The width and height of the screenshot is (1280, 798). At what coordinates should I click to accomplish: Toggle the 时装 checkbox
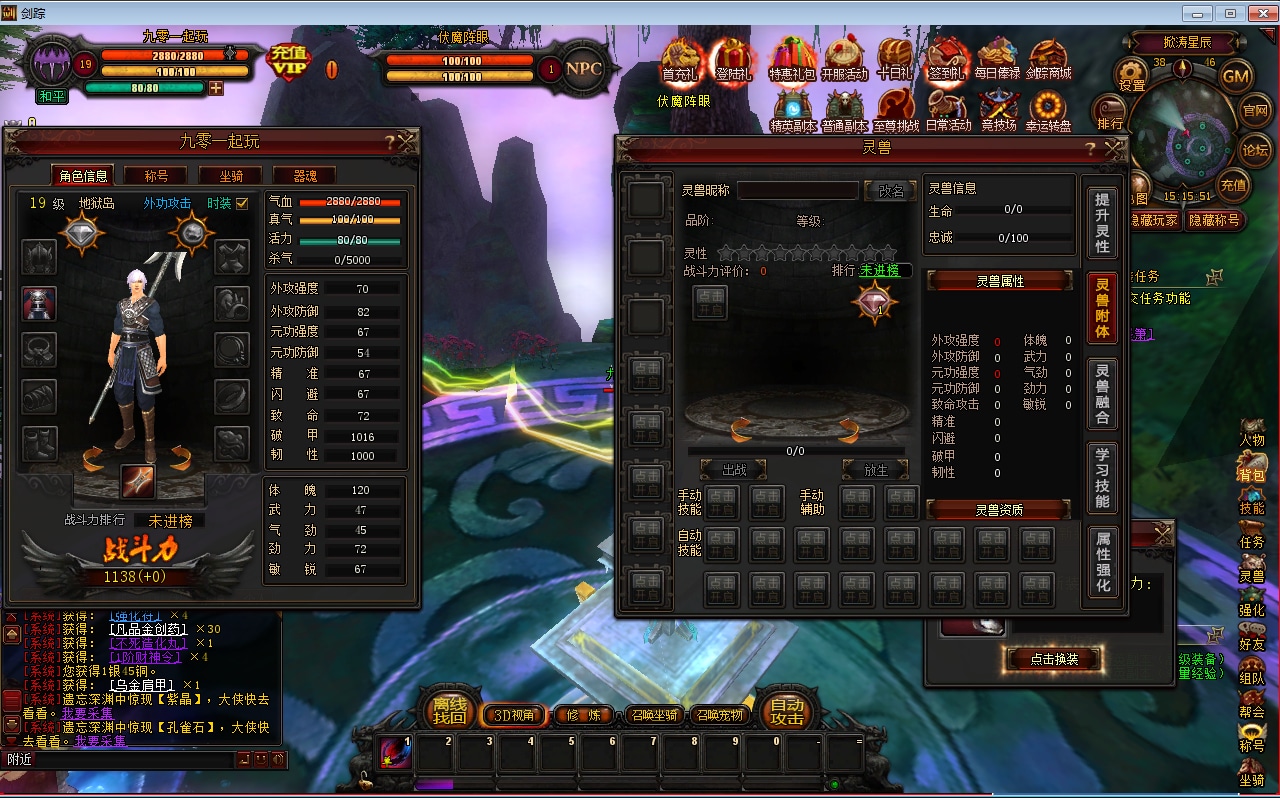click(x=242, y=203)
